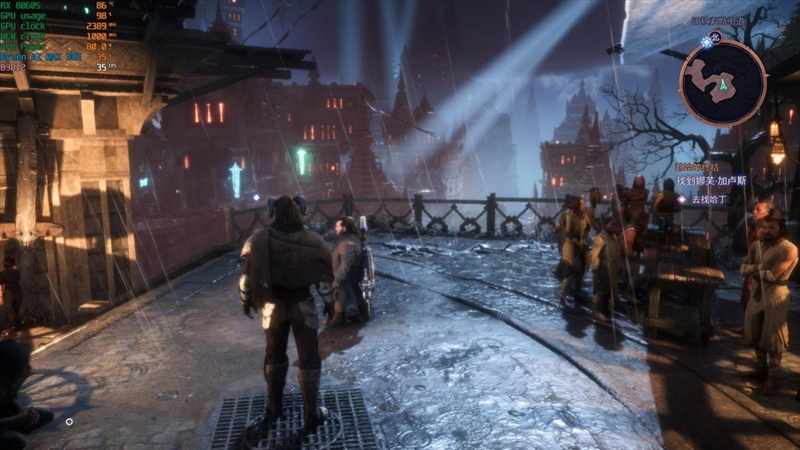Open the circular minimap
Screen dimensions: 800x450
[722, 82]
